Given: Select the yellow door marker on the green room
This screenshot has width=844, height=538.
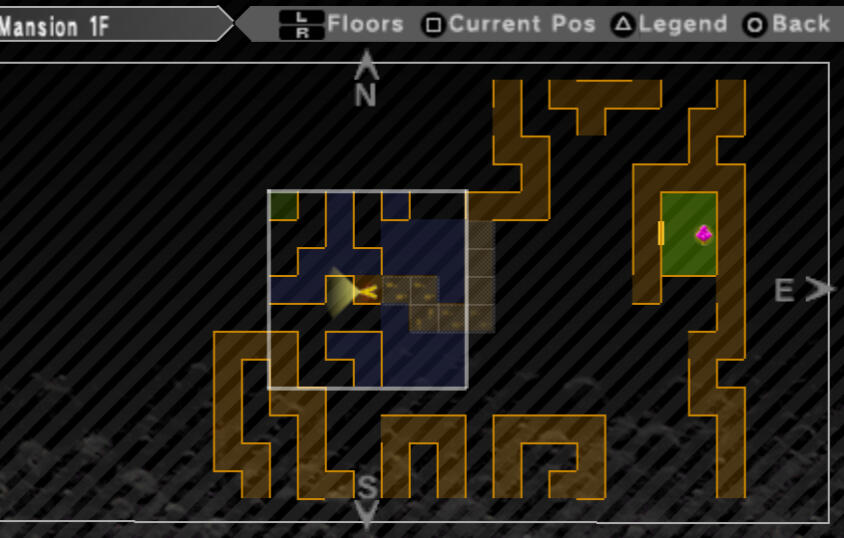Looking at the screenshot, I should pyautogui.click(x=661, y=233).
